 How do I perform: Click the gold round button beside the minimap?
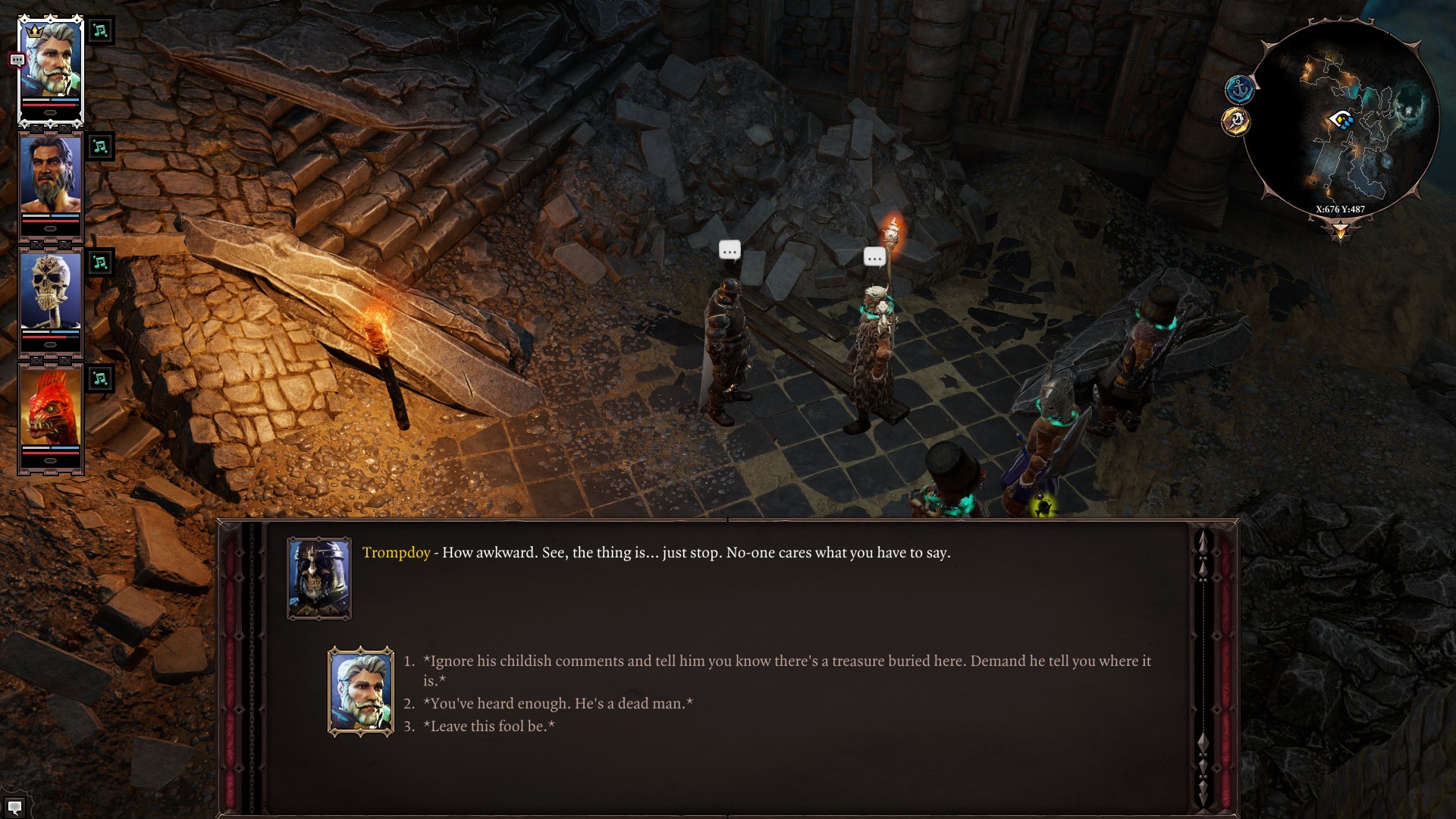point(1236,121)
